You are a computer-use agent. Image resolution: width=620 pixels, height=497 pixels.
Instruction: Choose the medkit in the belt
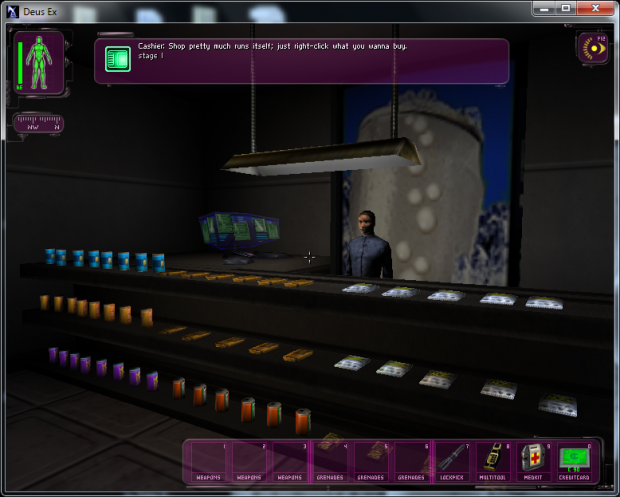pyautogui.click(x=533, y=461)
